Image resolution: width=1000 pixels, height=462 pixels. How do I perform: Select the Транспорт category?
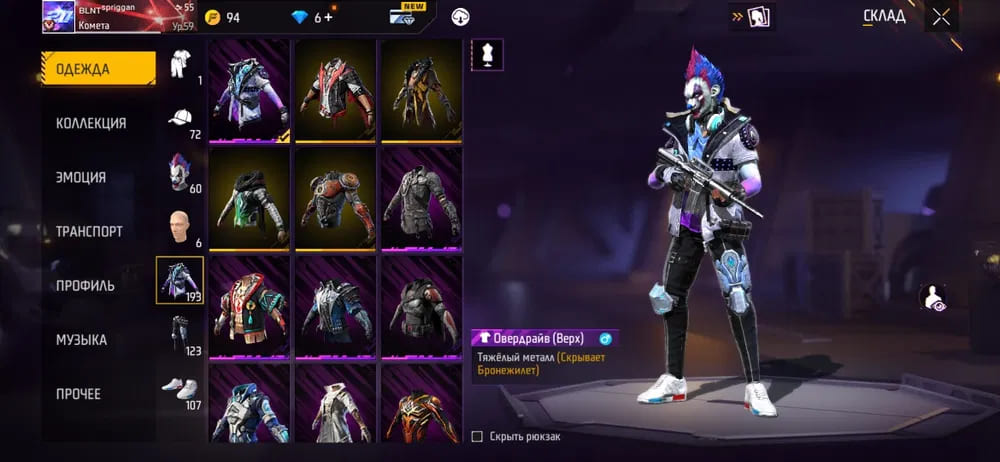(x=89, y=231)
